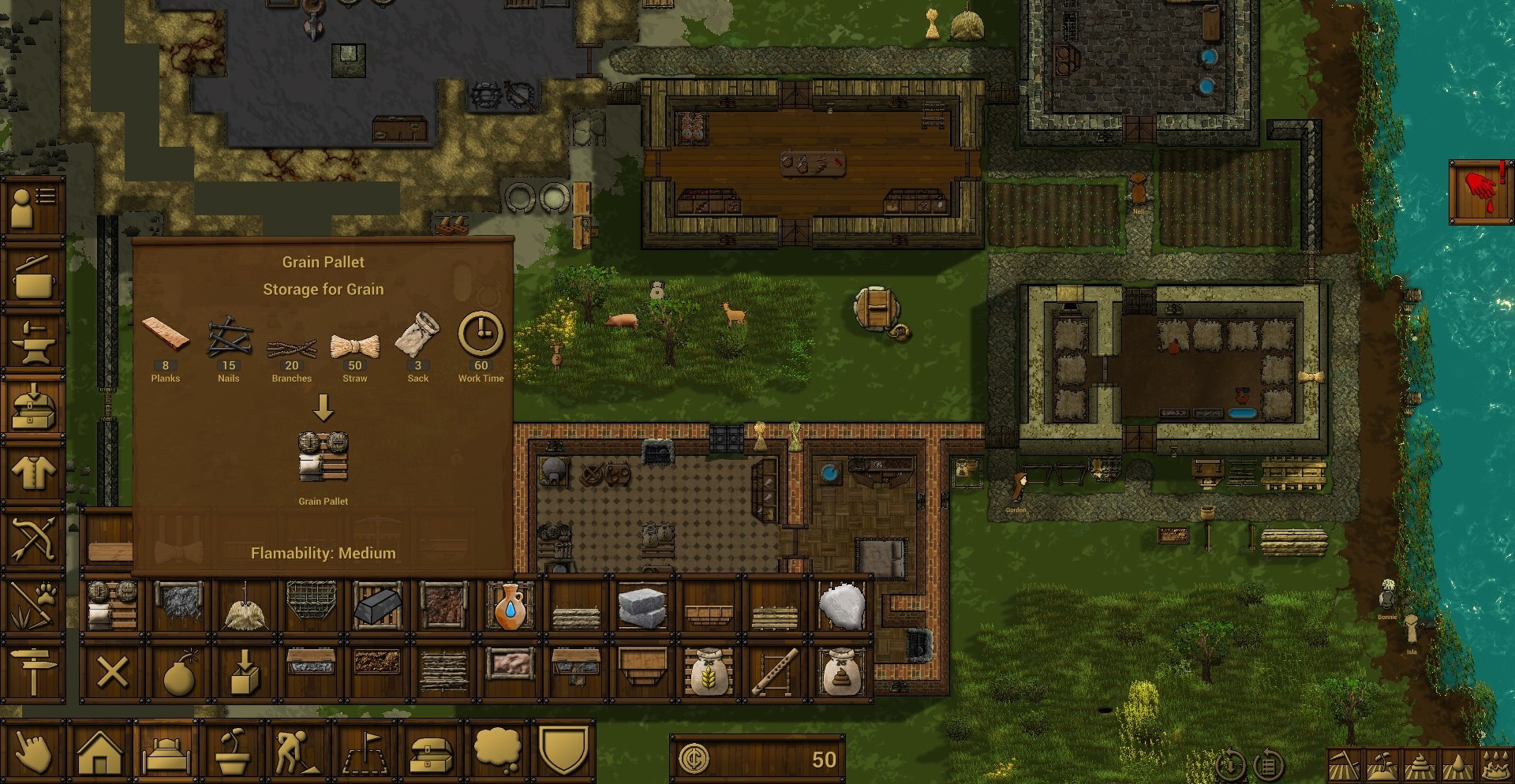Open the house building menu

(x=99, y=752)
